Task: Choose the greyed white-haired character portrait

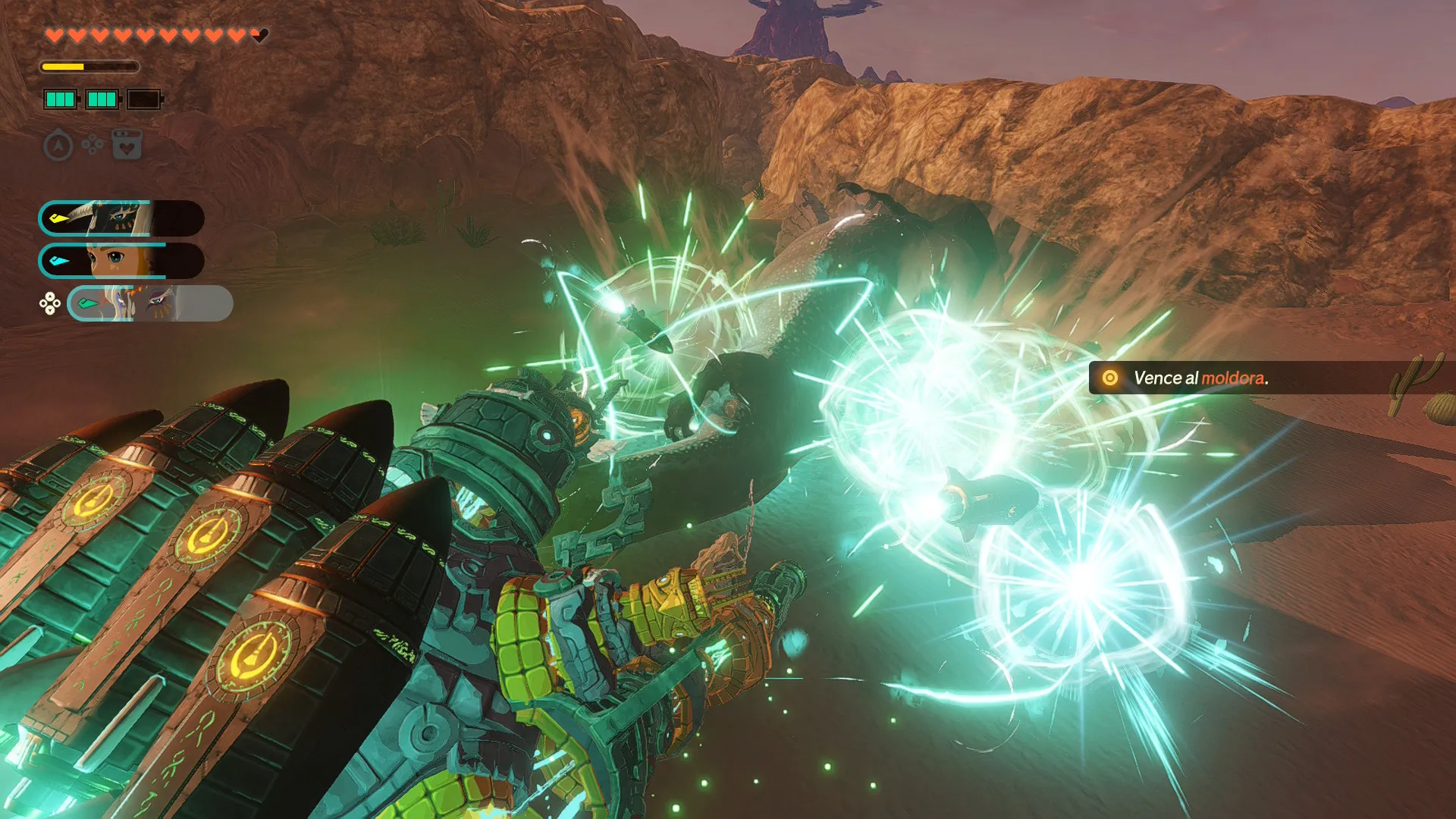Action: [150, 303]
